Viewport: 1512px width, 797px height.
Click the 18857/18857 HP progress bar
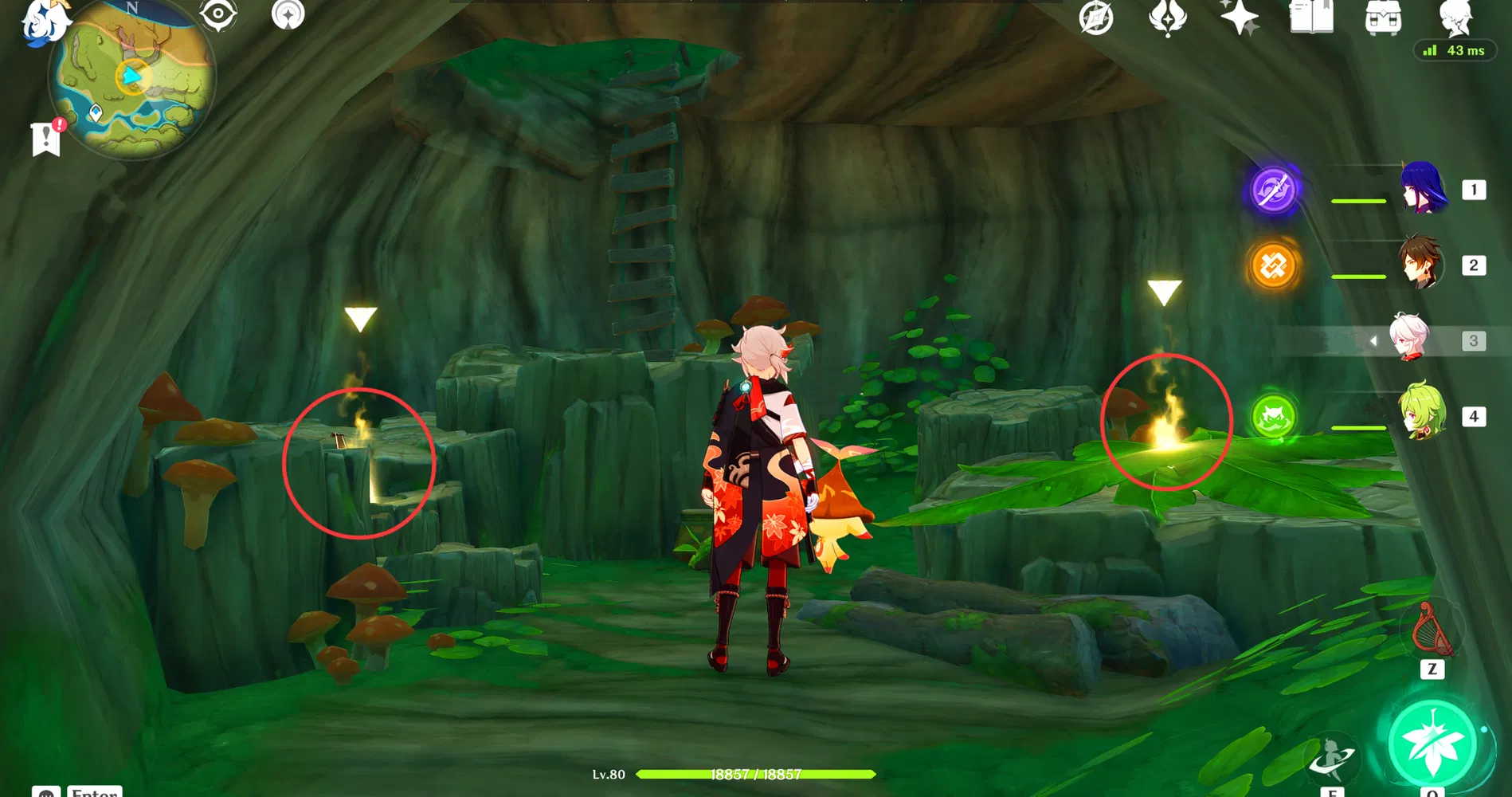(x=754, y=774)
